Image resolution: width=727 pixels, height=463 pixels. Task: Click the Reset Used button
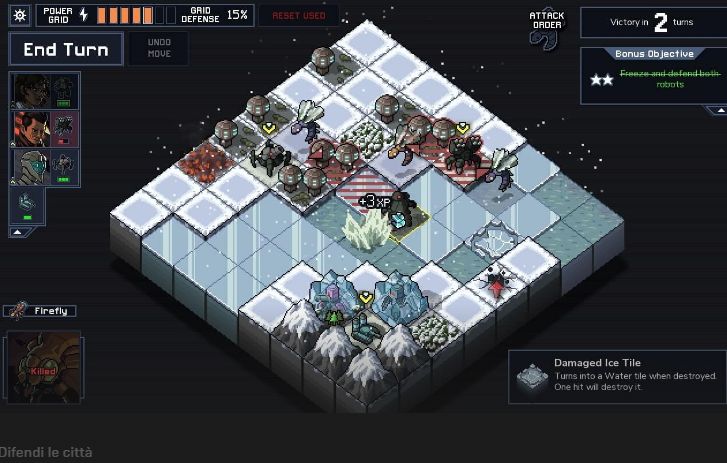point(299,16)
